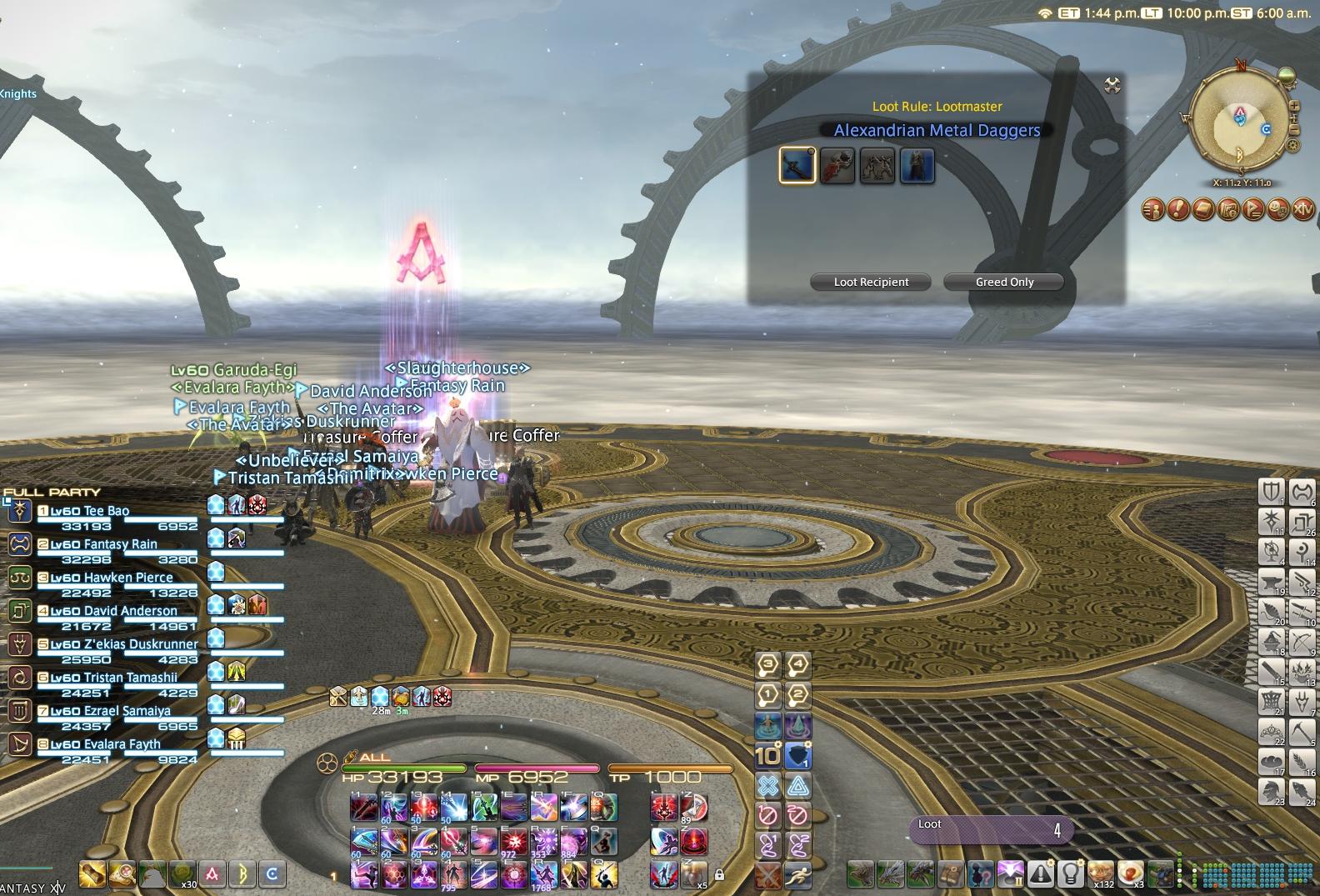1320x896 pixels.
Task: Activate the number 10 countdown icon
Action: point(767,755)
